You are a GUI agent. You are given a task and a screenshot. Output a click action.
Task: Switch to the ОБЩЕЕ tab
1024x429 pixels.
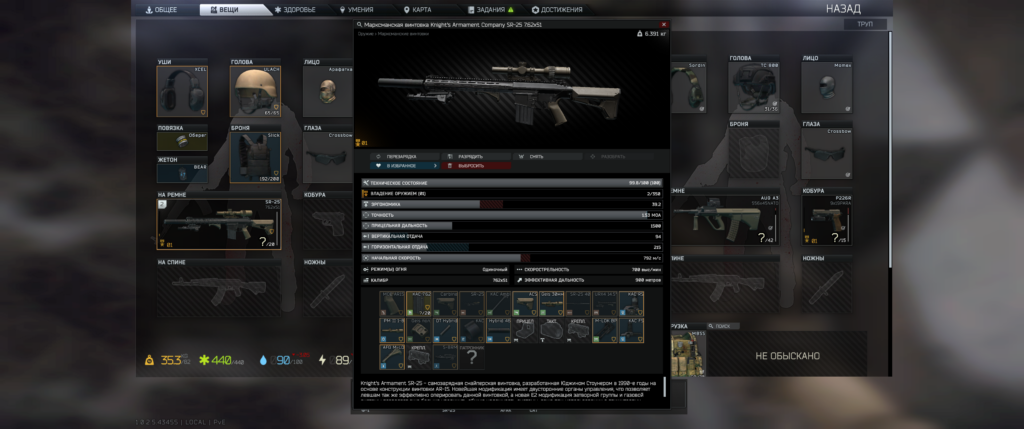164,9
